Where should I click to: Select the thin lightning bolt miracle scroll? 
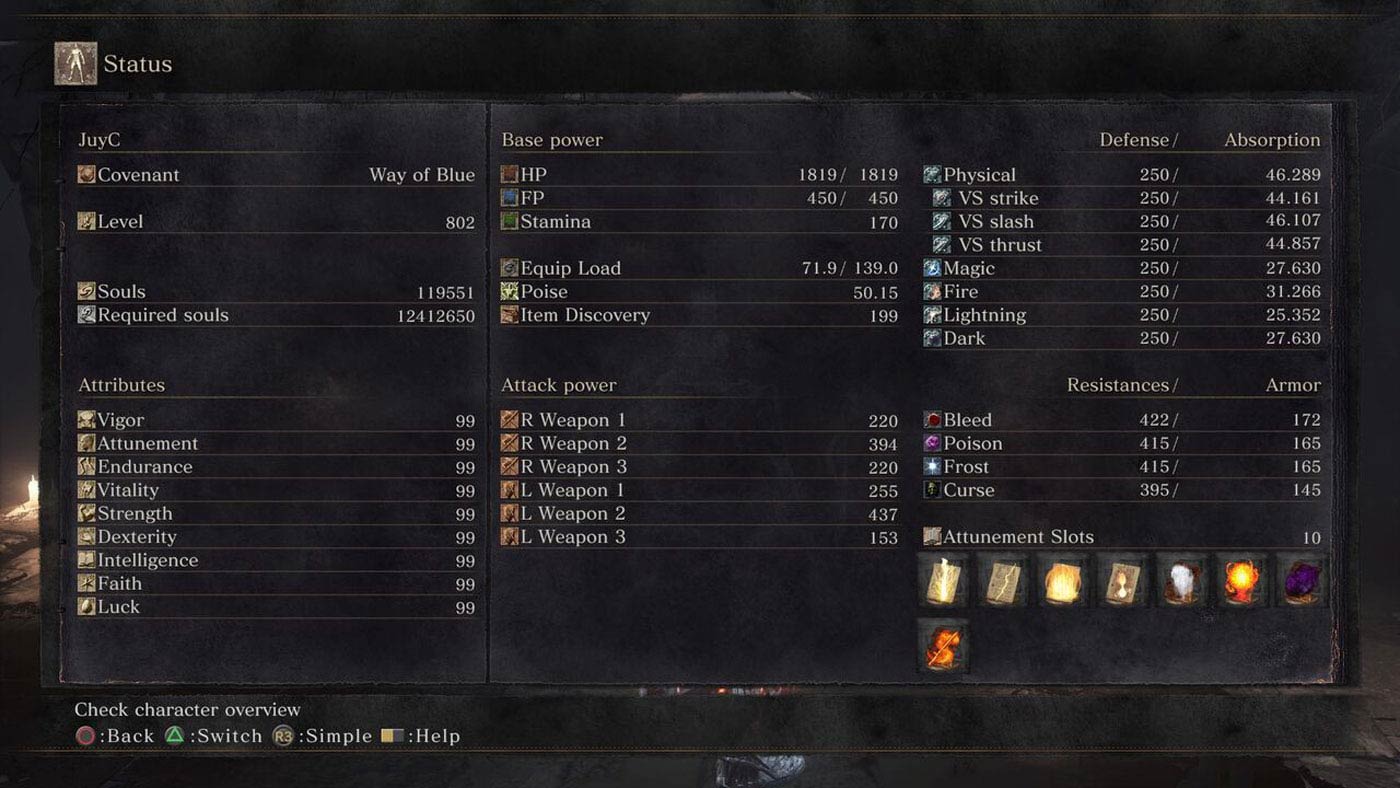[1003, 581]
